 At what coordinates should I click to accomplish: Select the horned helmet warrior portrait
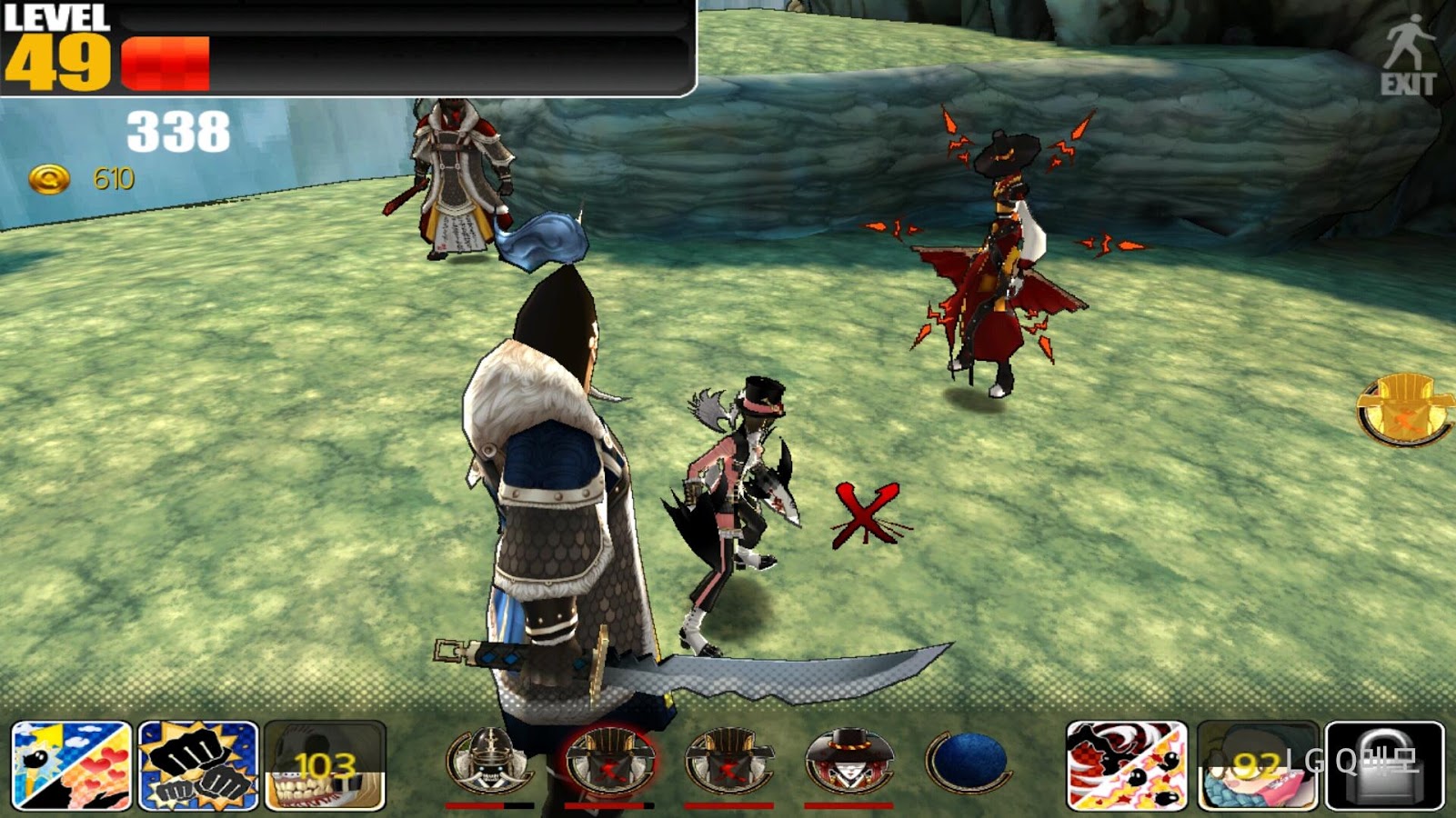[489, 761]
